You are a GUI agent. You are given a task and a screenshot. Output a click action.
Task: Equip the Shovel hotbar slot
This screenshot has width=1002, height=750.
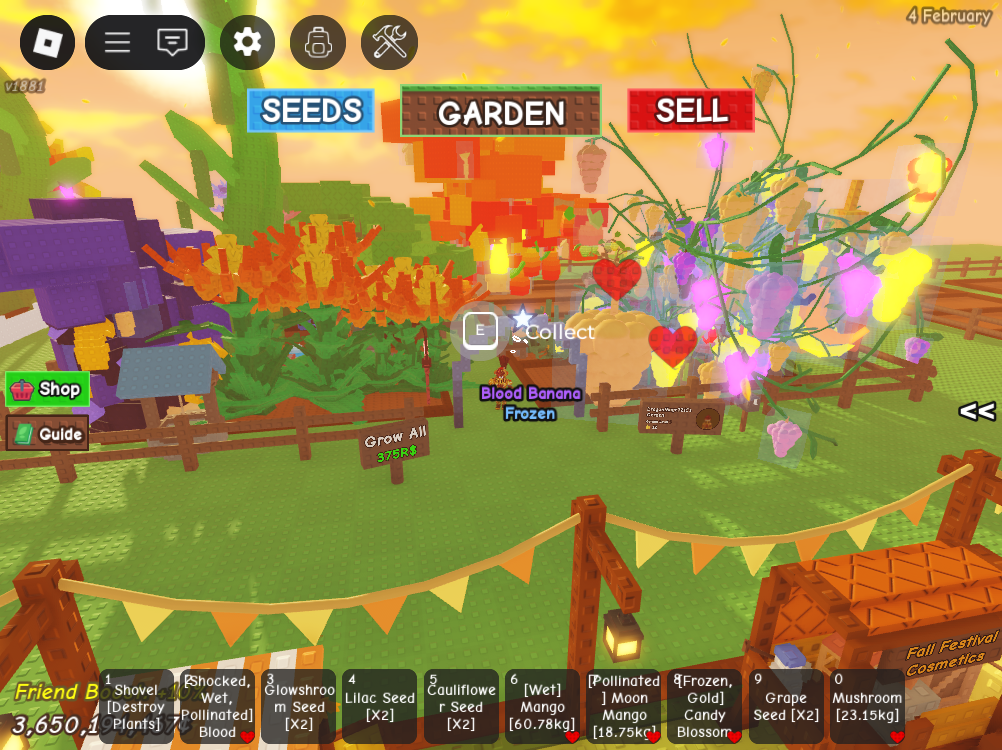click(x=137, y=706)
